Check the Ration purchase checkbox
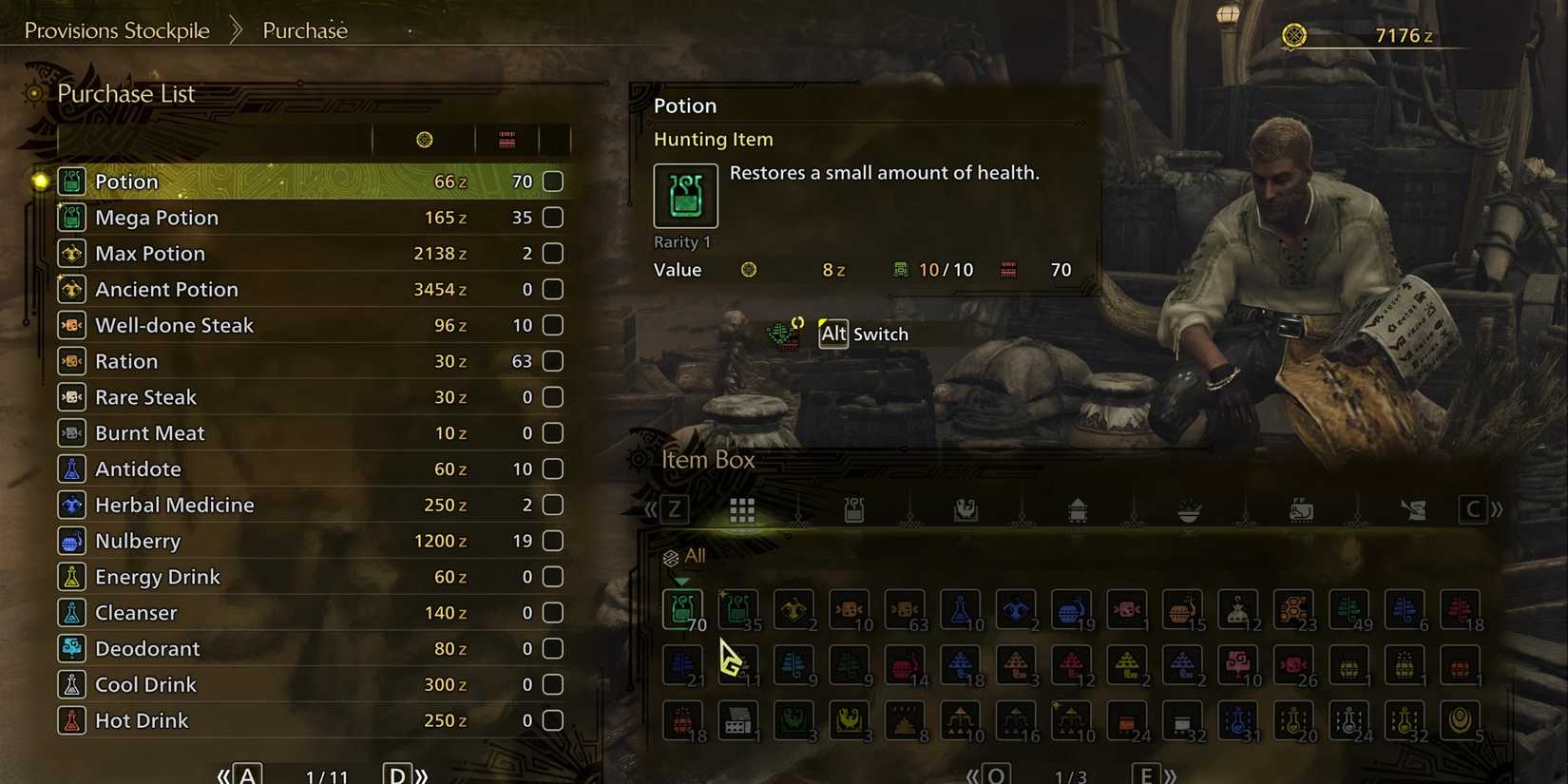Screen dimensions: 1568x784 pos(552,361)
